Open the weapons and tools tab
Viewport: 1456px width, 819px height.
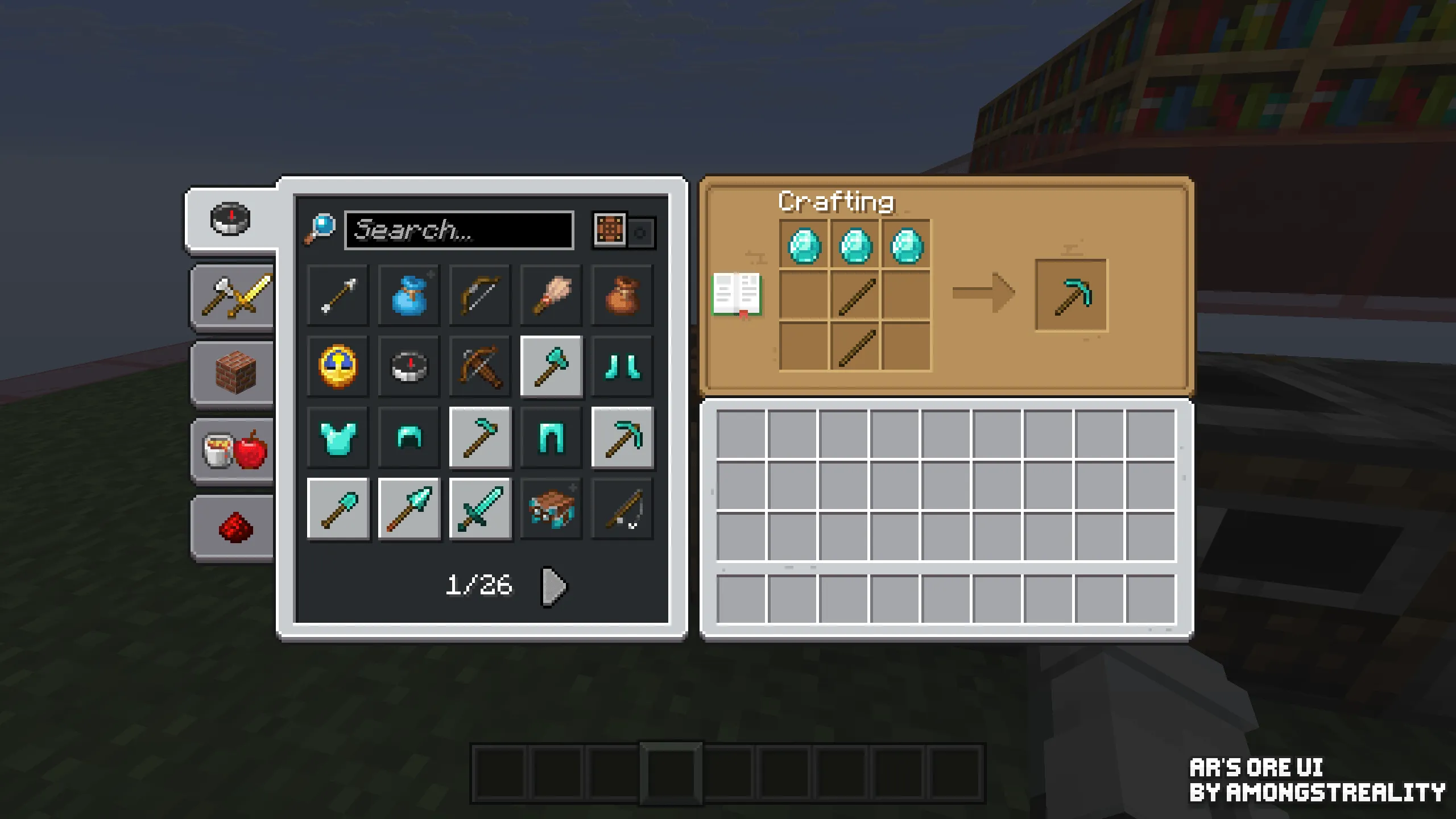233,296
